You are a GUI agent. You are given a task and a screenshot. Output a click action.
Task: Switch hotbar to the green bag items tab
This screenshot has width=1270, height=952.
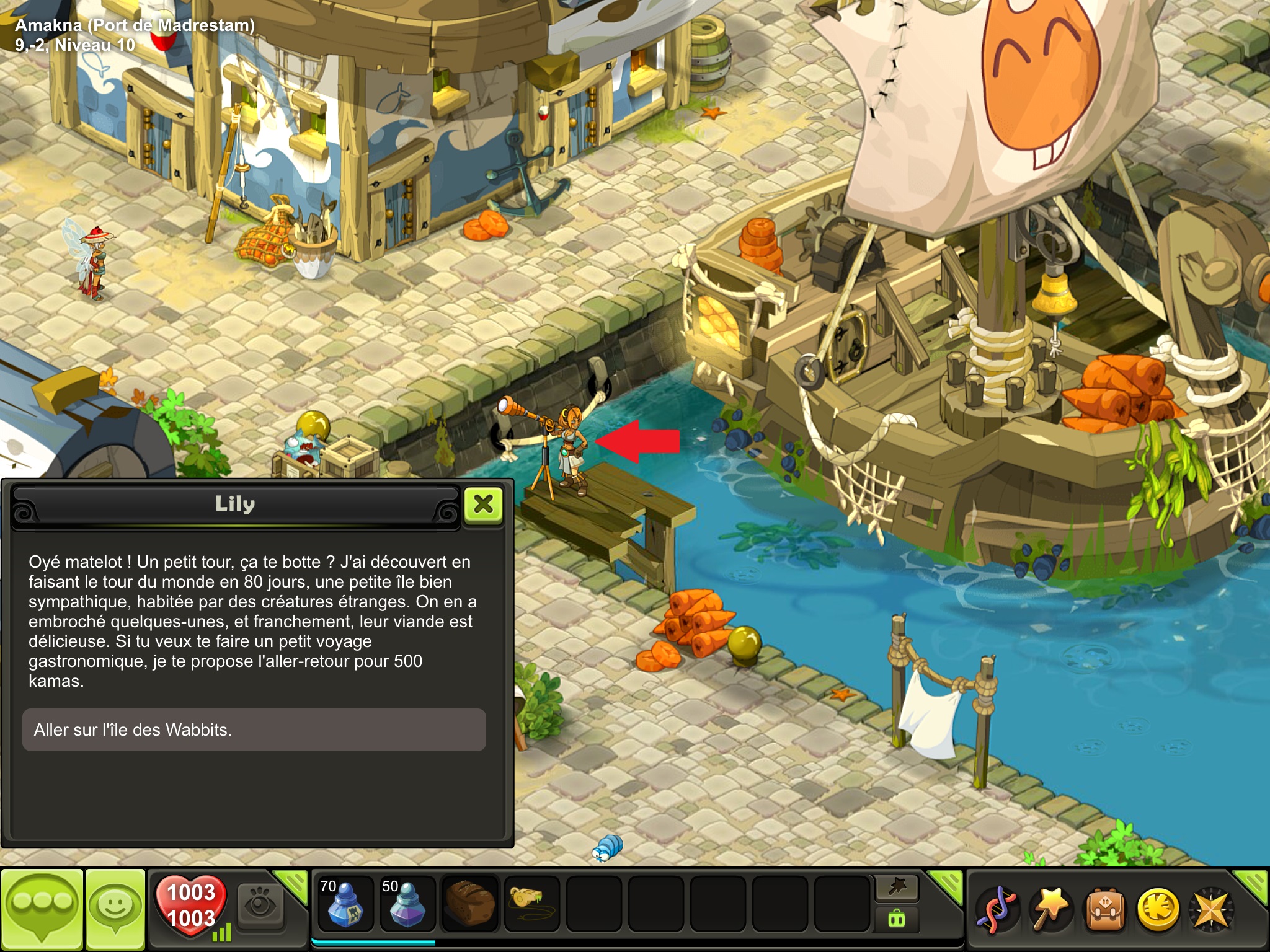tap(897, 919)
